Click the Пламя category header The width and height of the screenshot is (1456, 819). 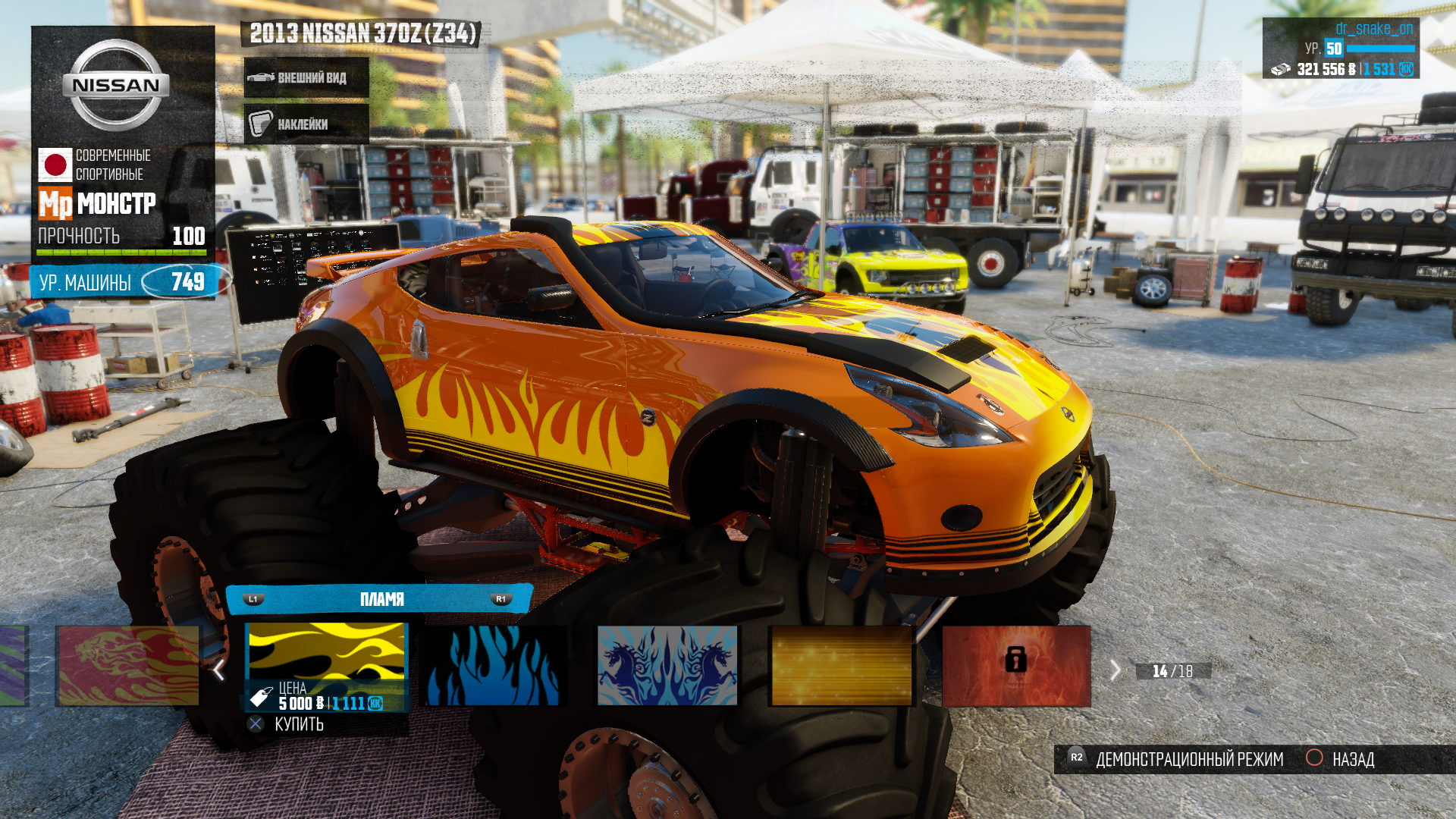pyautogui.click(x=381, y=599)
